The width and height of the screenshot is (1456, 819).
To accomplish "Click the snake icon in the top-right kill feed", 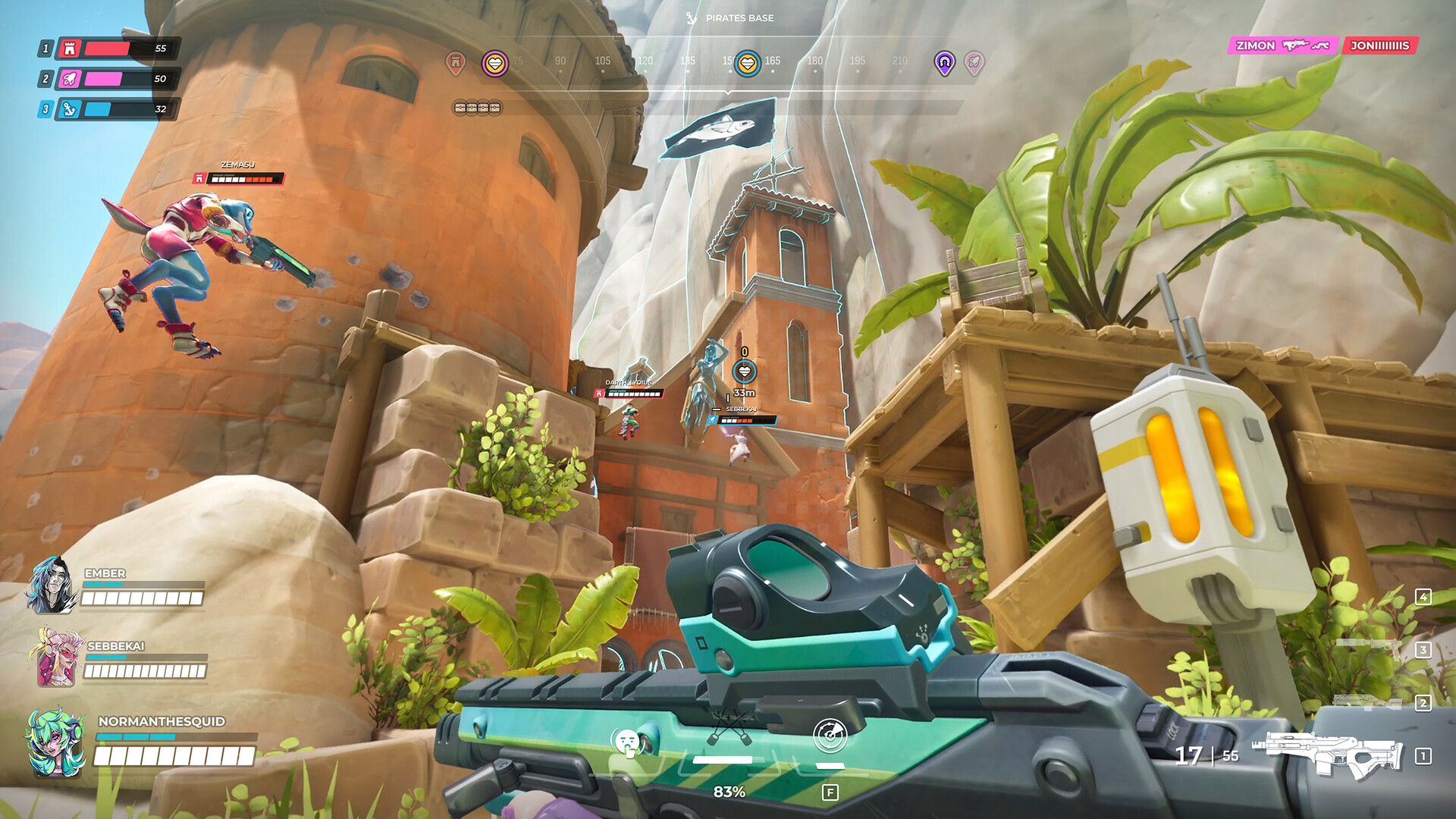I will (x=1320, y=45).
